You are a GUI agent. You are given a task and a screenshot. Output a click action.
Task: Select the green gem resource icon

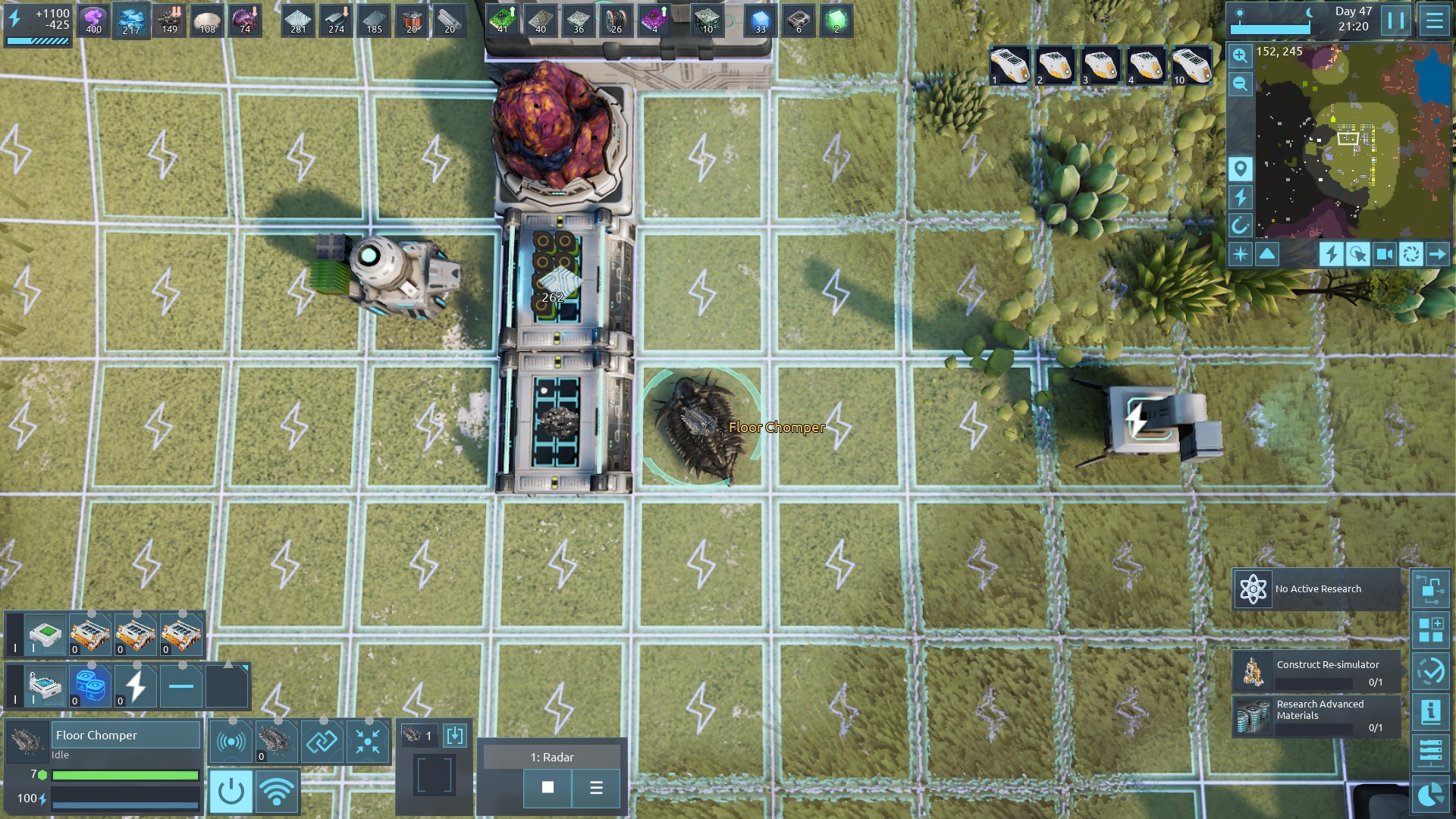pos(836,20)
